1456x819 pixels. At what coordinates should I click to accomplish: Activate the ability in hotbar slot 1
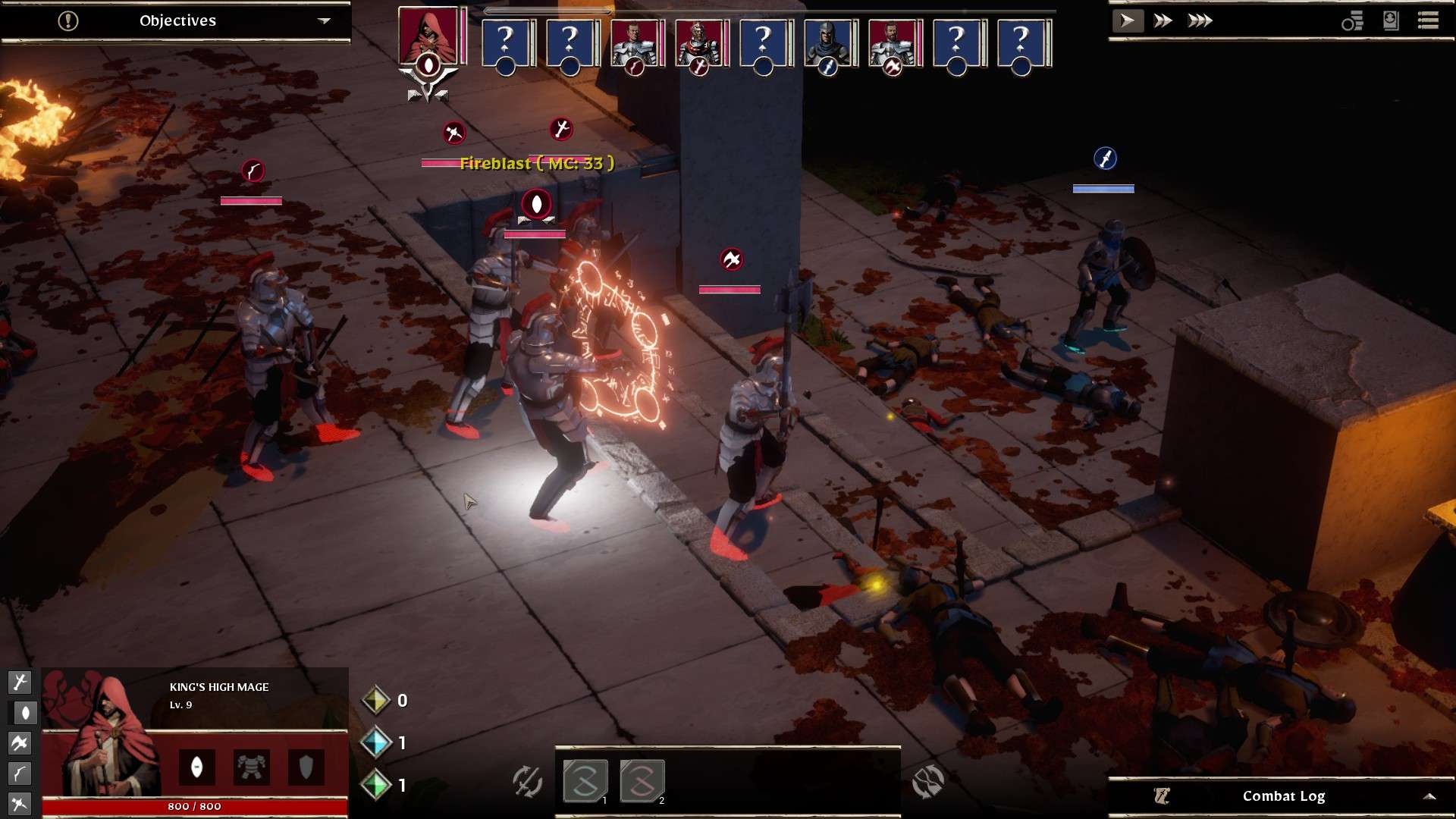pos(585,781)
